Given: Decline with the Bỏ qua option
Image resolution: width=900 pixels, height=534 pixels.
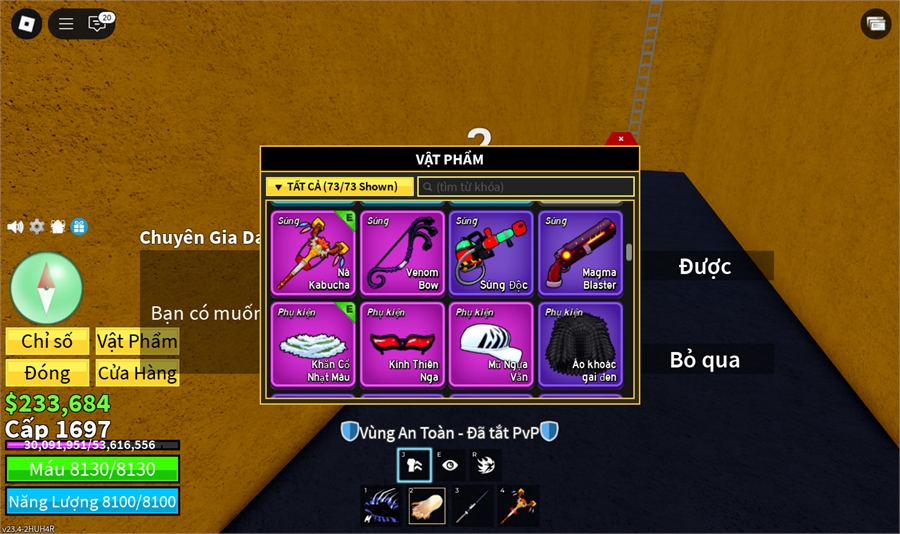Looking at the screenshot, I should click(705, 360).
